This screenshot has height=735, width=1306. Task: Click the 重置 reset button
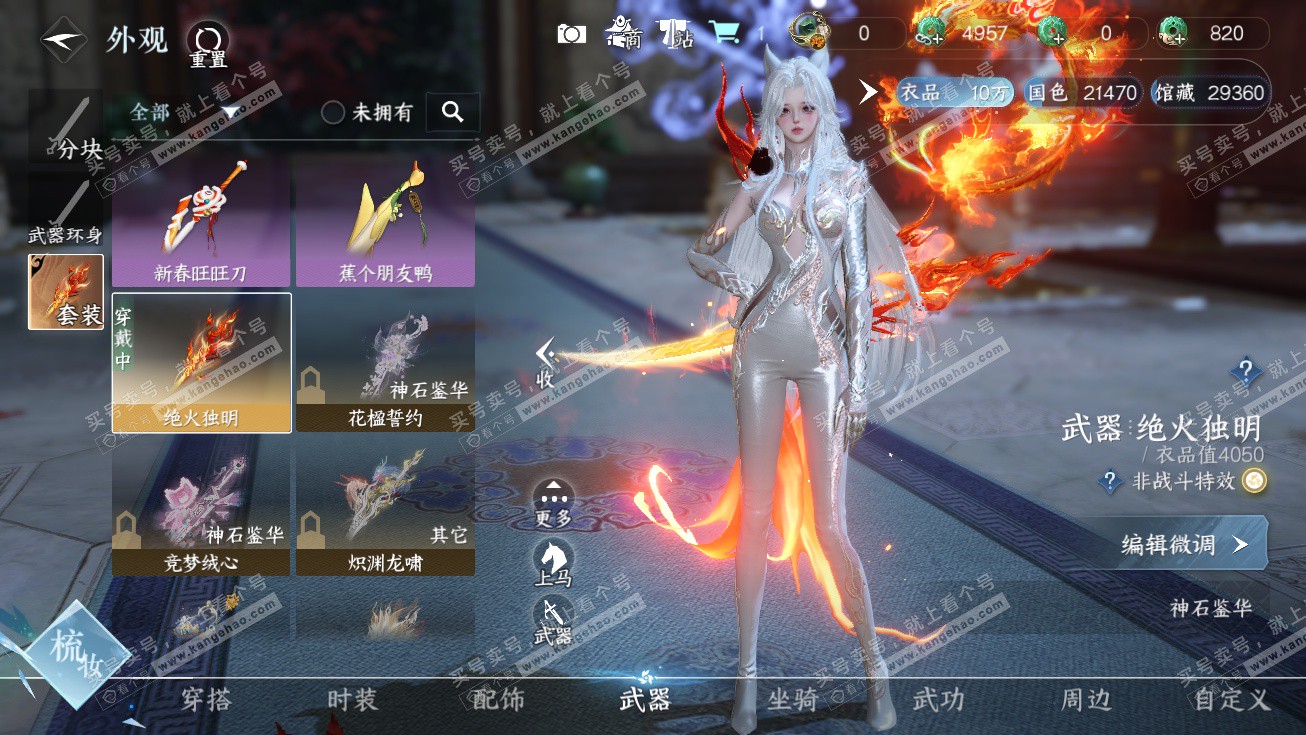point(208,45)
